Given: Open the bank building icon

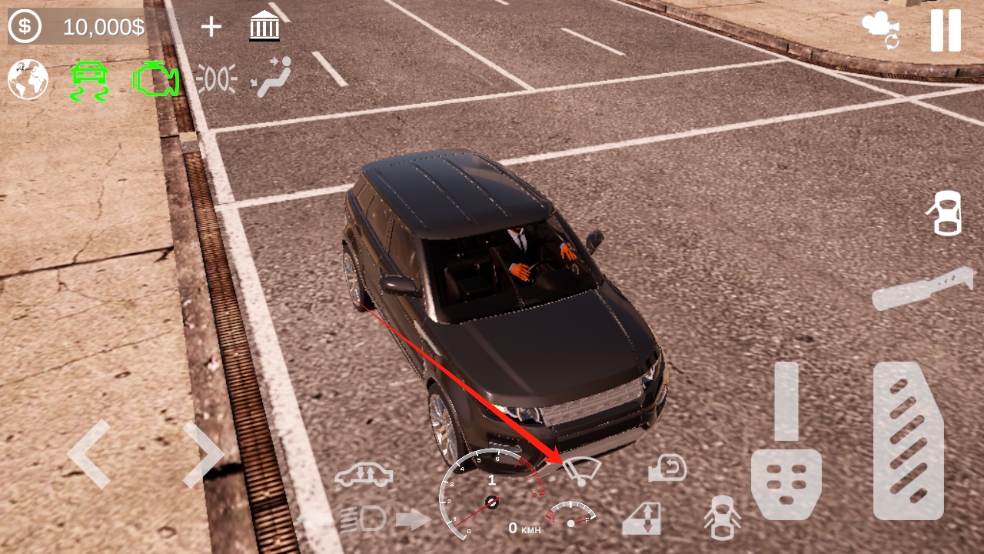Looking at the screenshot, I should pos(264,27).
